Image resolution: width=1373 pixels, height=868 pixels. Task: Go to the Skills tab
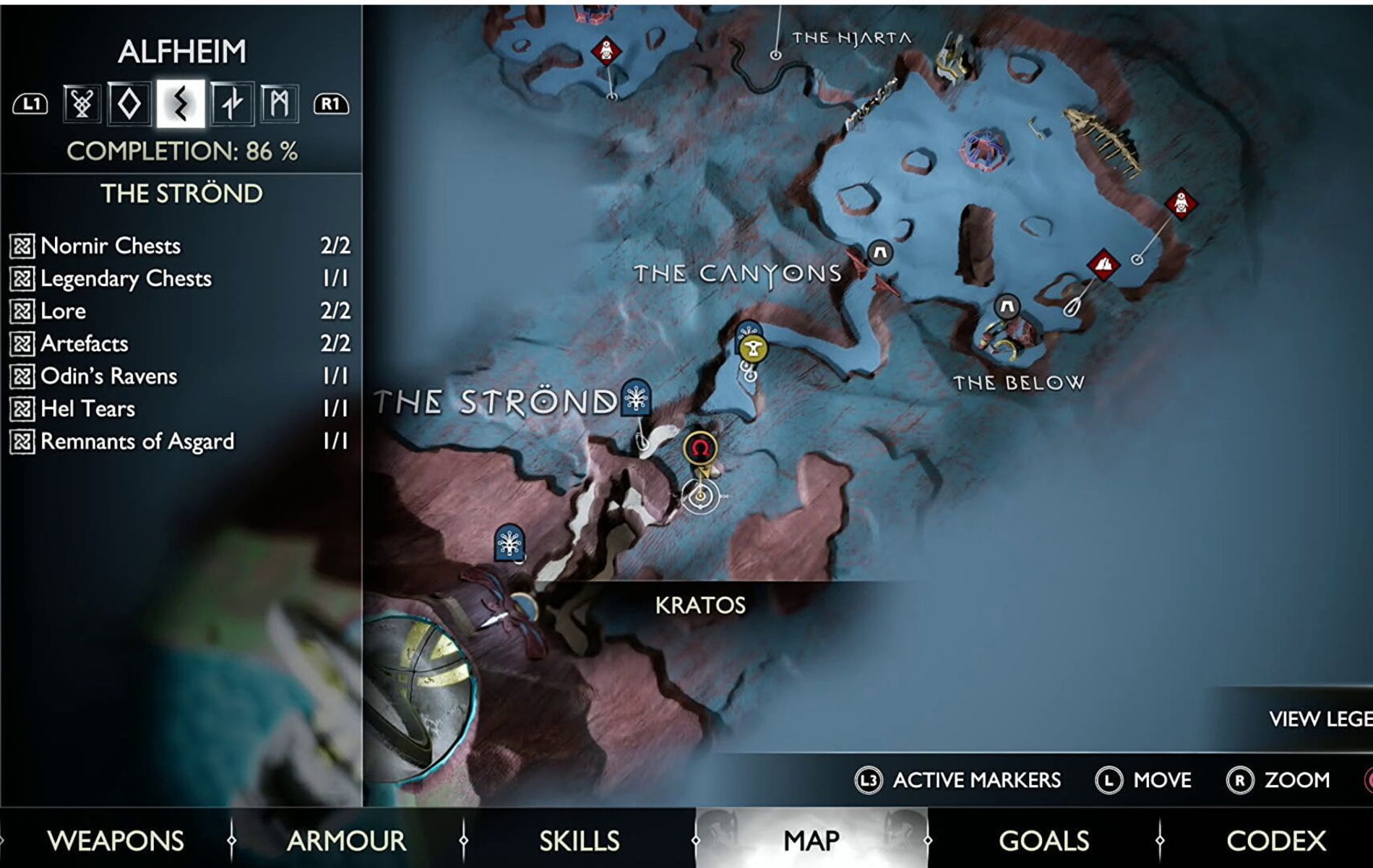(579, 841)
